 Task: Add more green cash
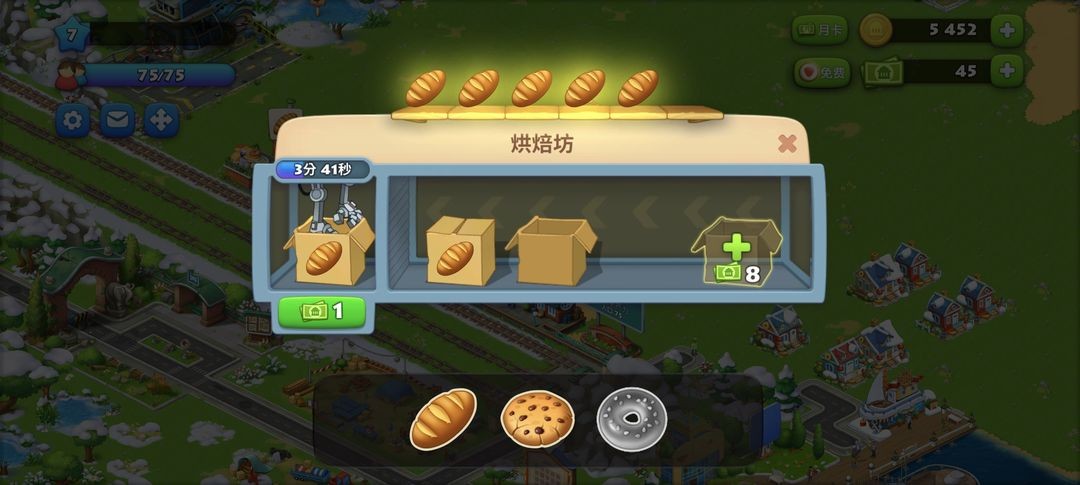pyautogui.click(x=1006, y=71)
